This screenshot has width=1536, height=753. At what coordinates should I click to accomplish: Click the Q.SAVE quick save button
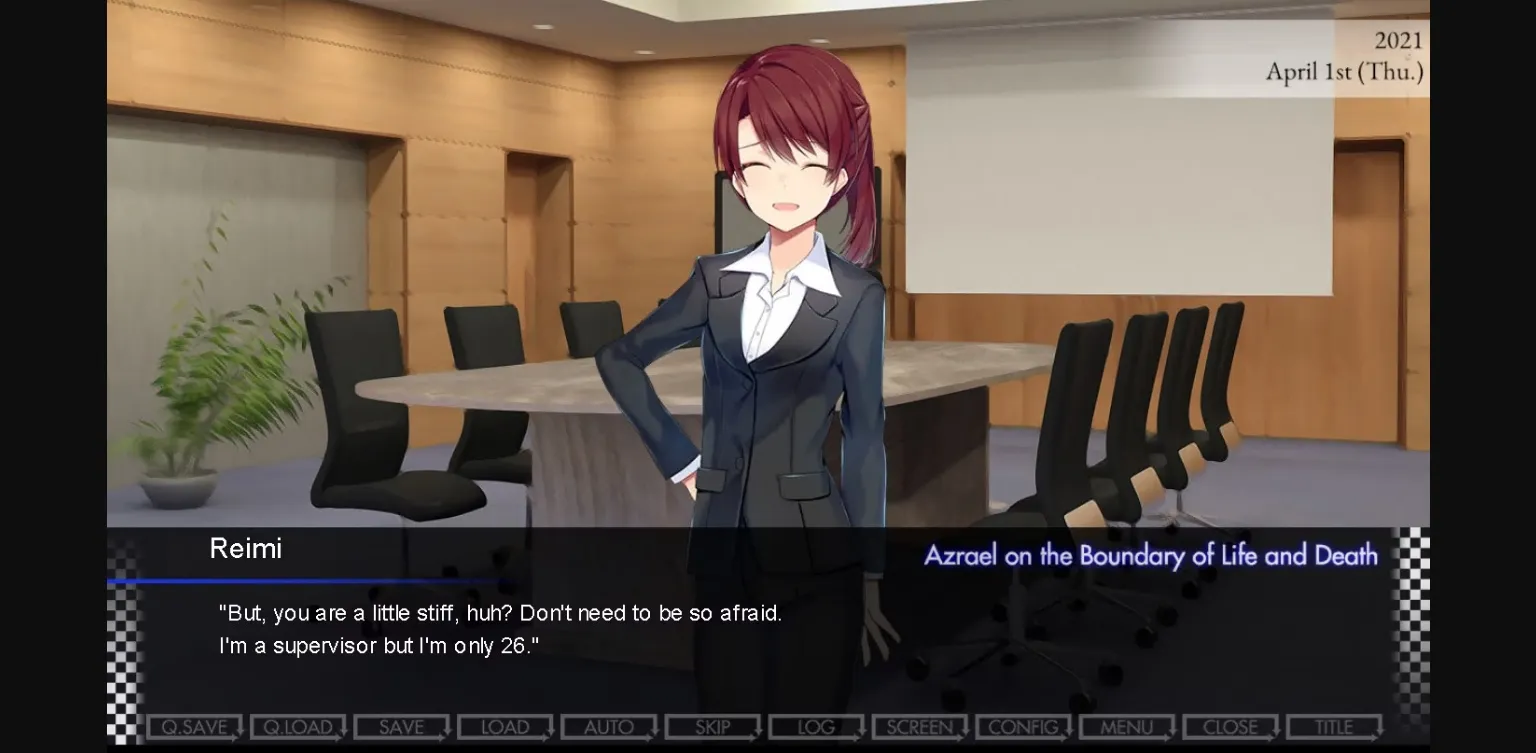tap(194, 727)
